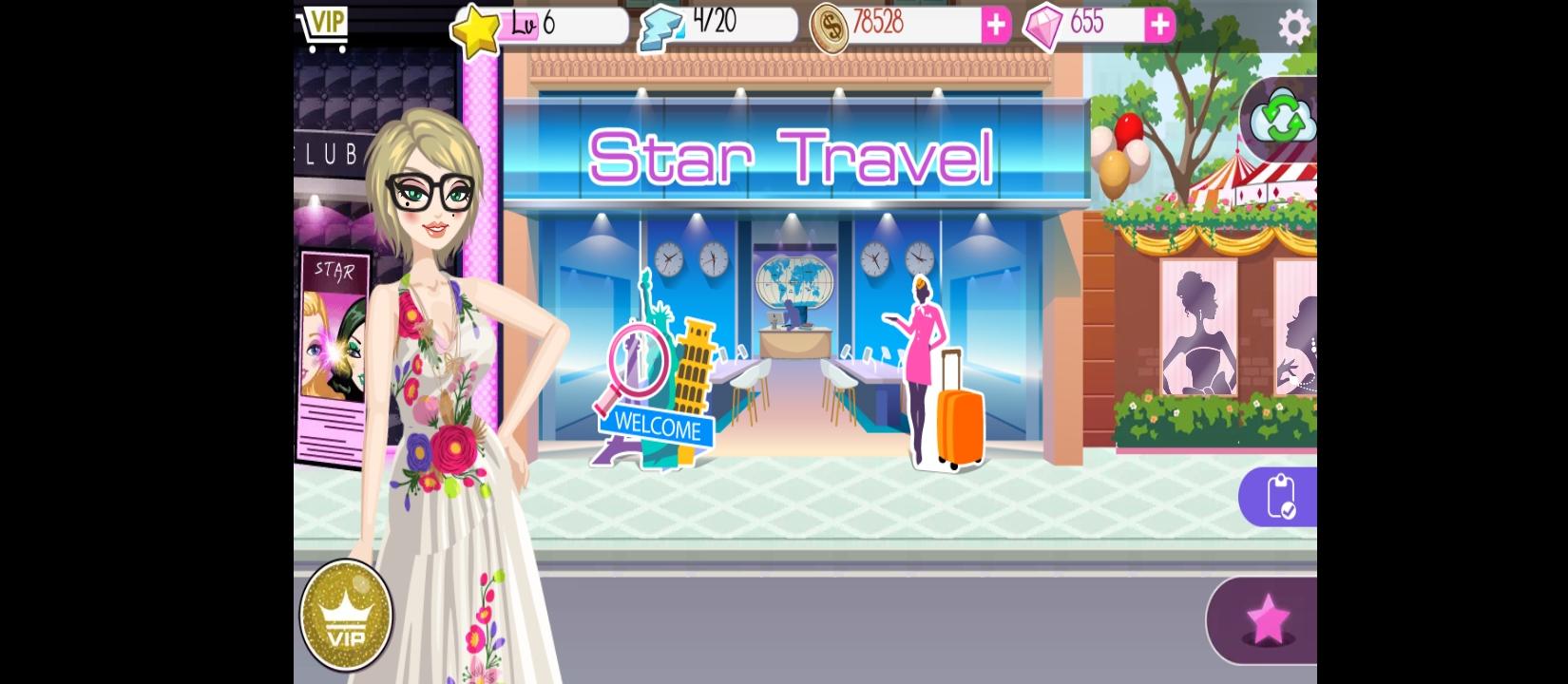Viewport: 1568px width, 684px height.
Task: Tap the STAR magazine poster
Action: click(x=335, y=351)
